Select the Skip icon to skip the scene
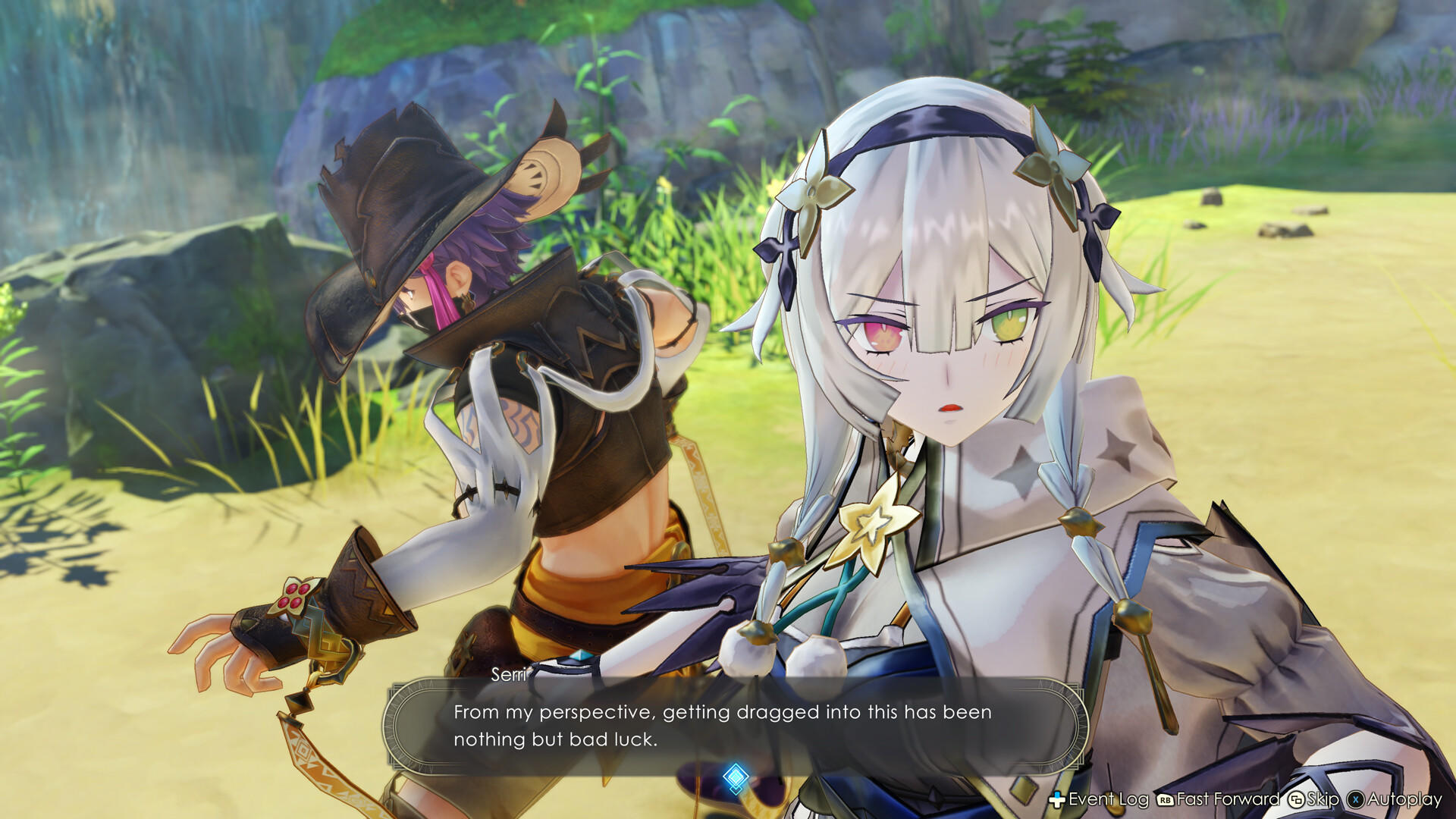Viewport: 1456px width, 819px height. tap(1295, 799)
